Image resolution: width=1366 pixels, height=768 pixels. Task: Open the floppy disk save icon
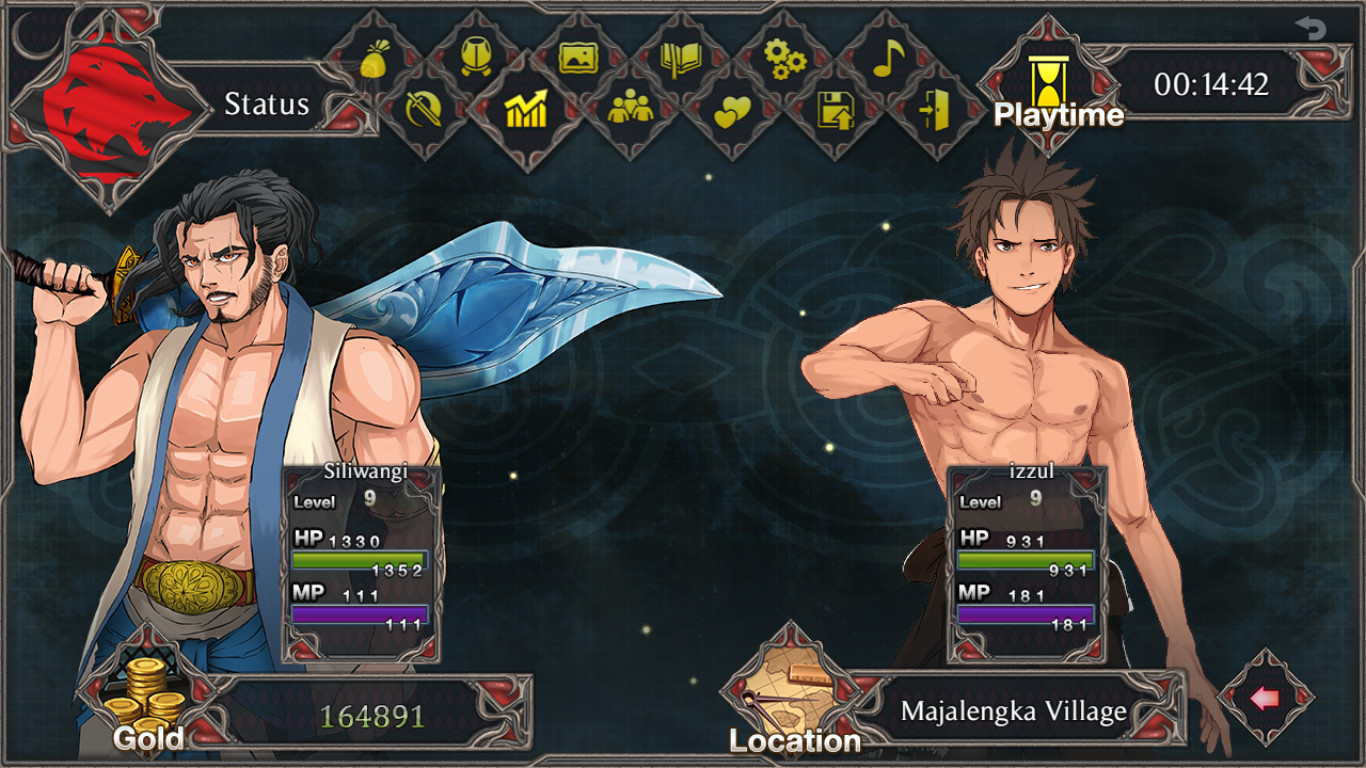[x=835, y=109]
